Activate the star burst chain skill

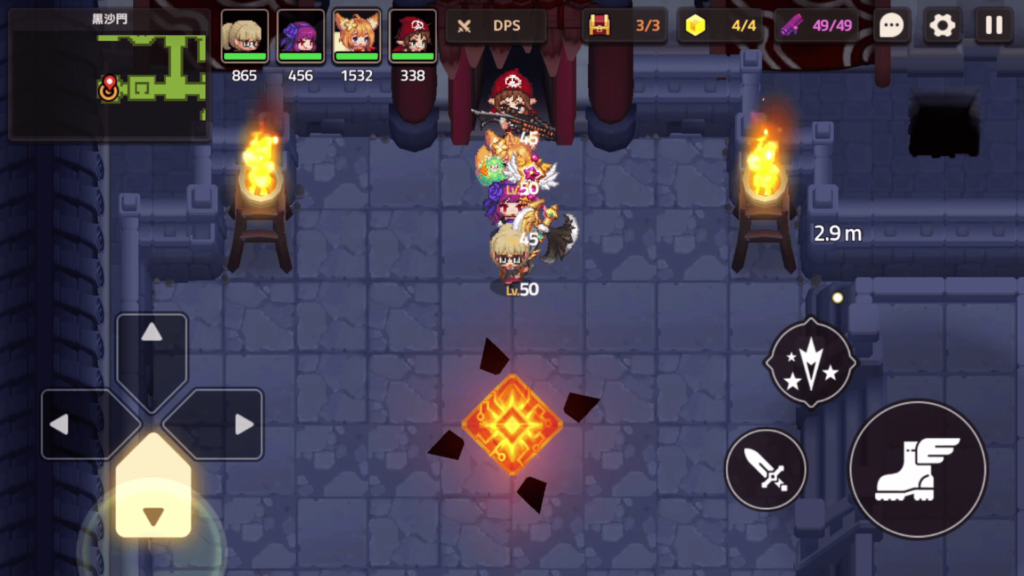[x=809, y=362]
